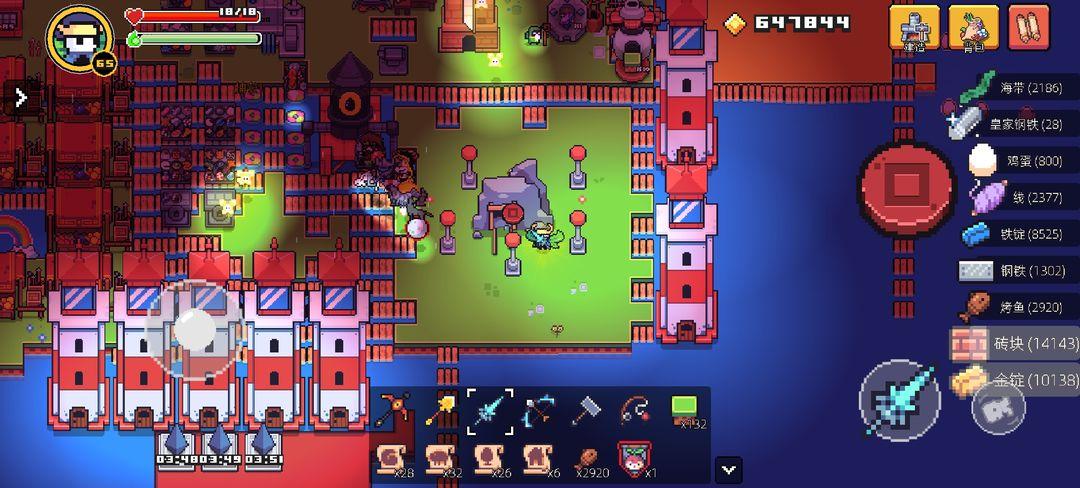This screenshot has height=488, width=1080.
Task: Select the hammer hotbar slot
Action: tap(587, 410)
